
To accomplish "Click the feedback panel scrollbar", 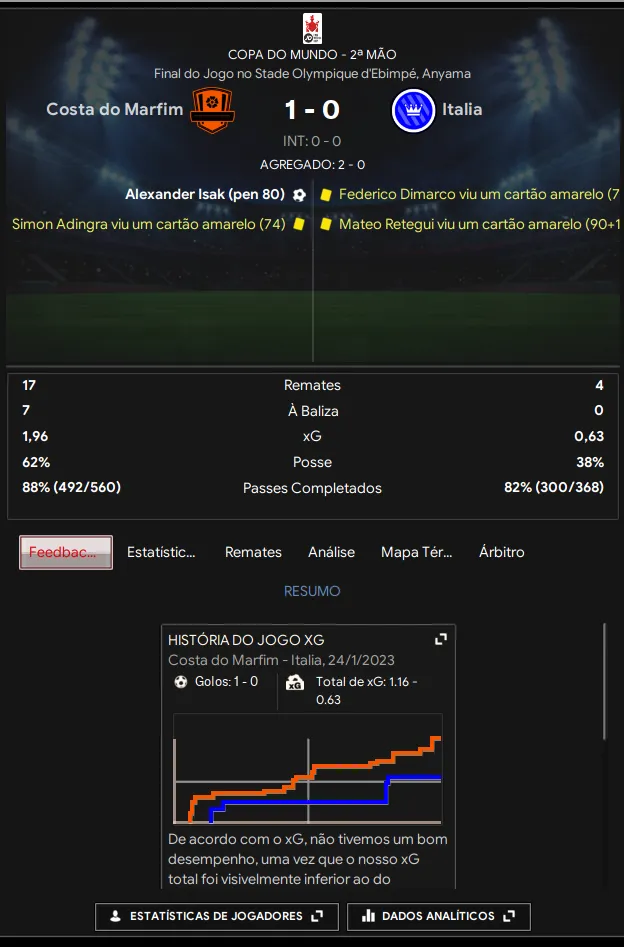I will coord(604,680).
